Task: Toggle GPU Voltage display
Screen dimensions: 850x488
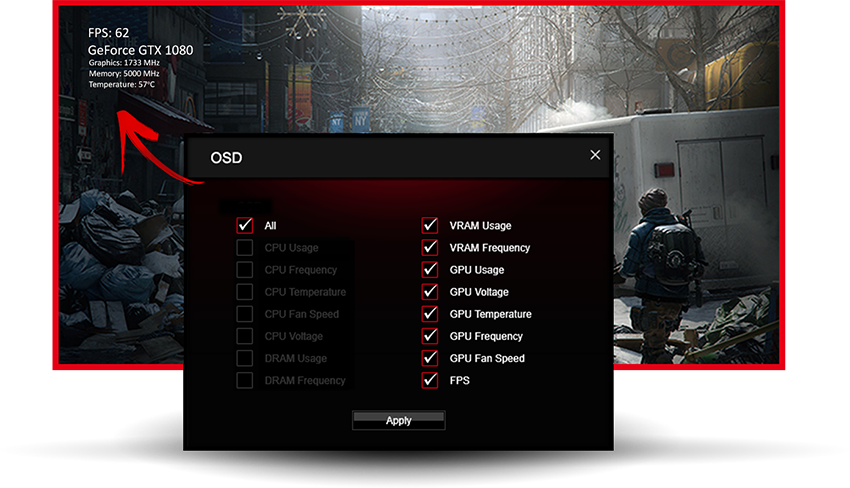Action: (430, 292)
